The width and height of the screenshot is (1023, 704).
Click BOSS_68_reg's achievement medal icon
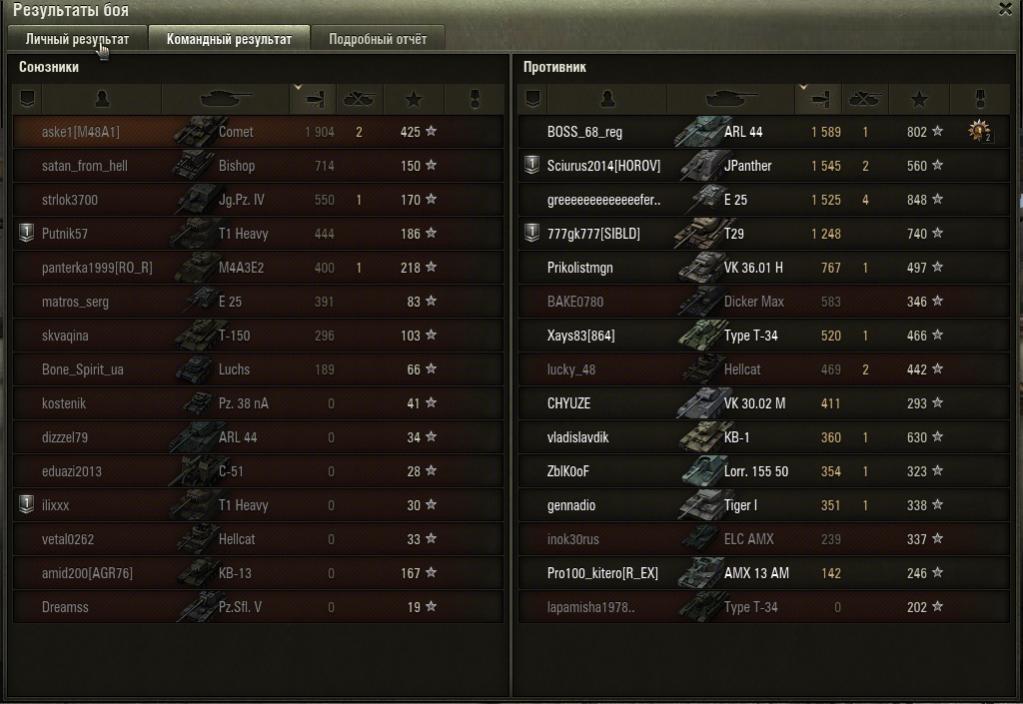(979, 132)
